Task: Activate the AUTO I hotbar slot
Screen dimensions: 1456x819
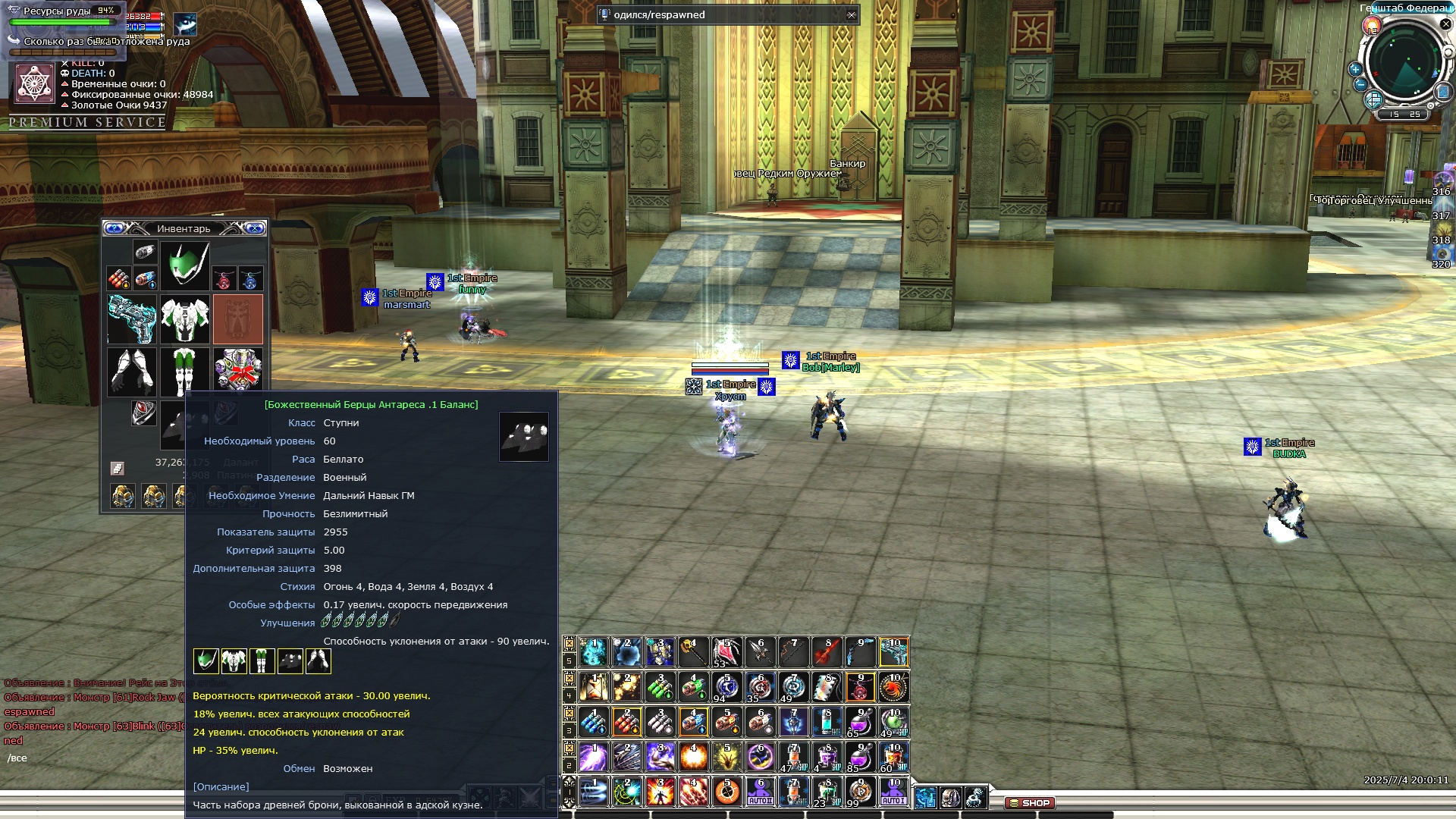Action: coord(893,792)
